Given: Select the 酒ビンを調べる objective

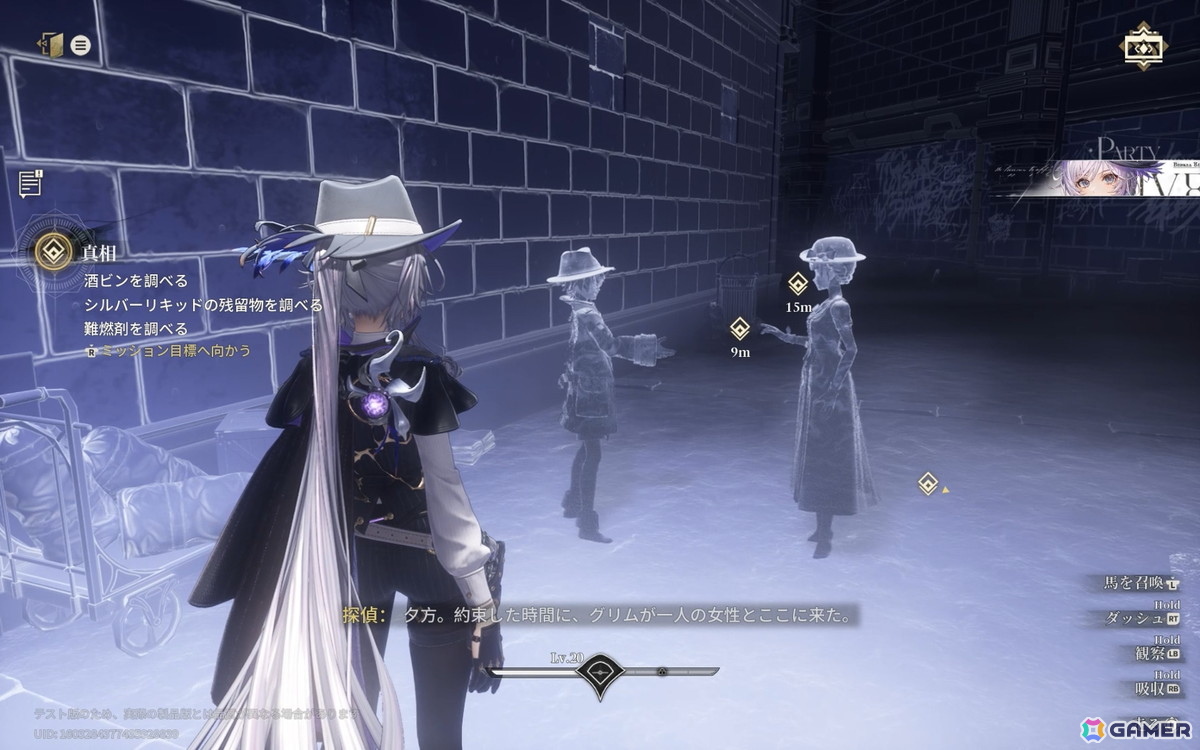Looking at the screenshot, I should pos(136,281).
